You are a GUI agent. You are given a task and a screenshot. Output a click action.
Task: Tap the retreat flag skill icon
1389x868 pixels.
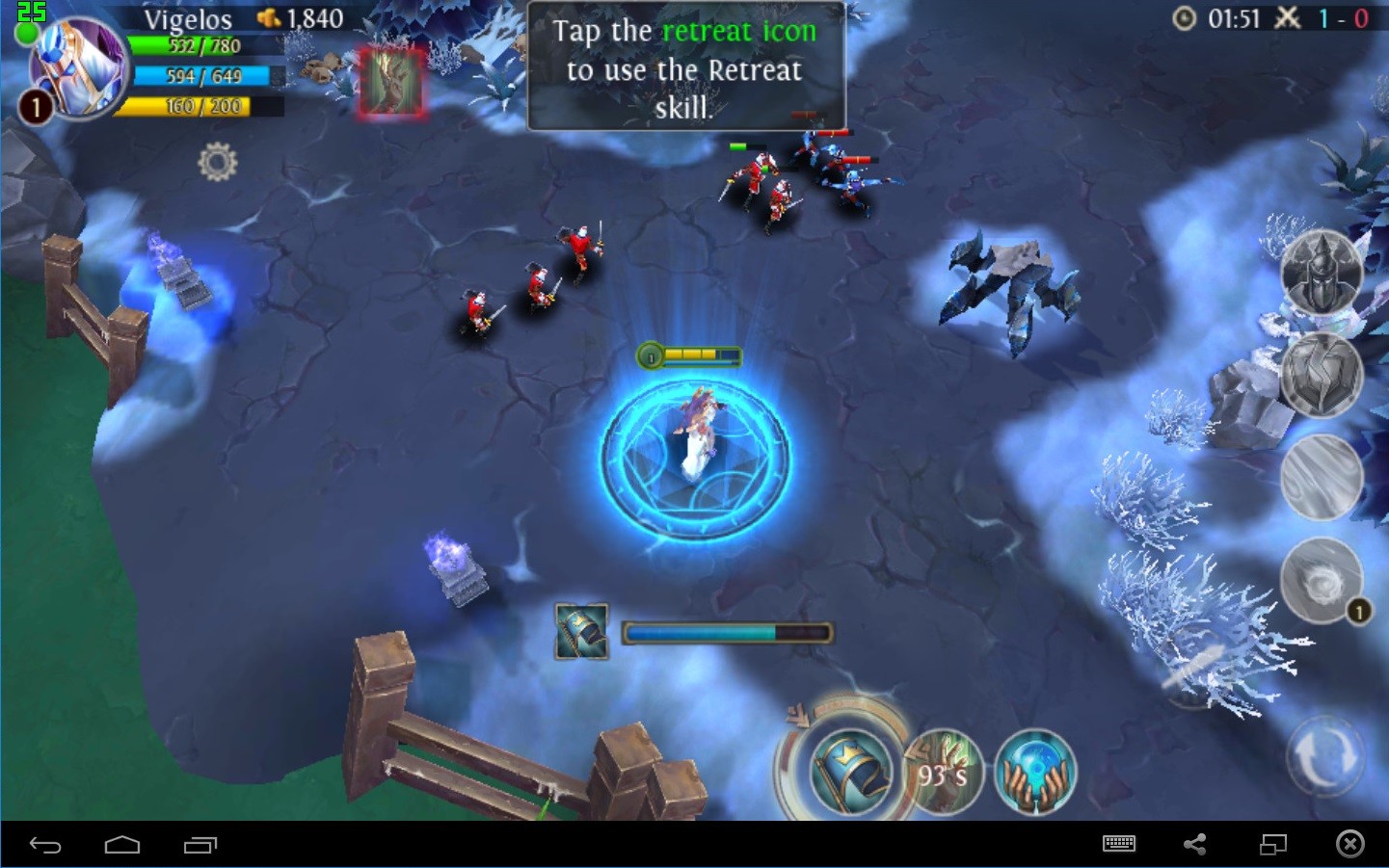pos(850,771)
